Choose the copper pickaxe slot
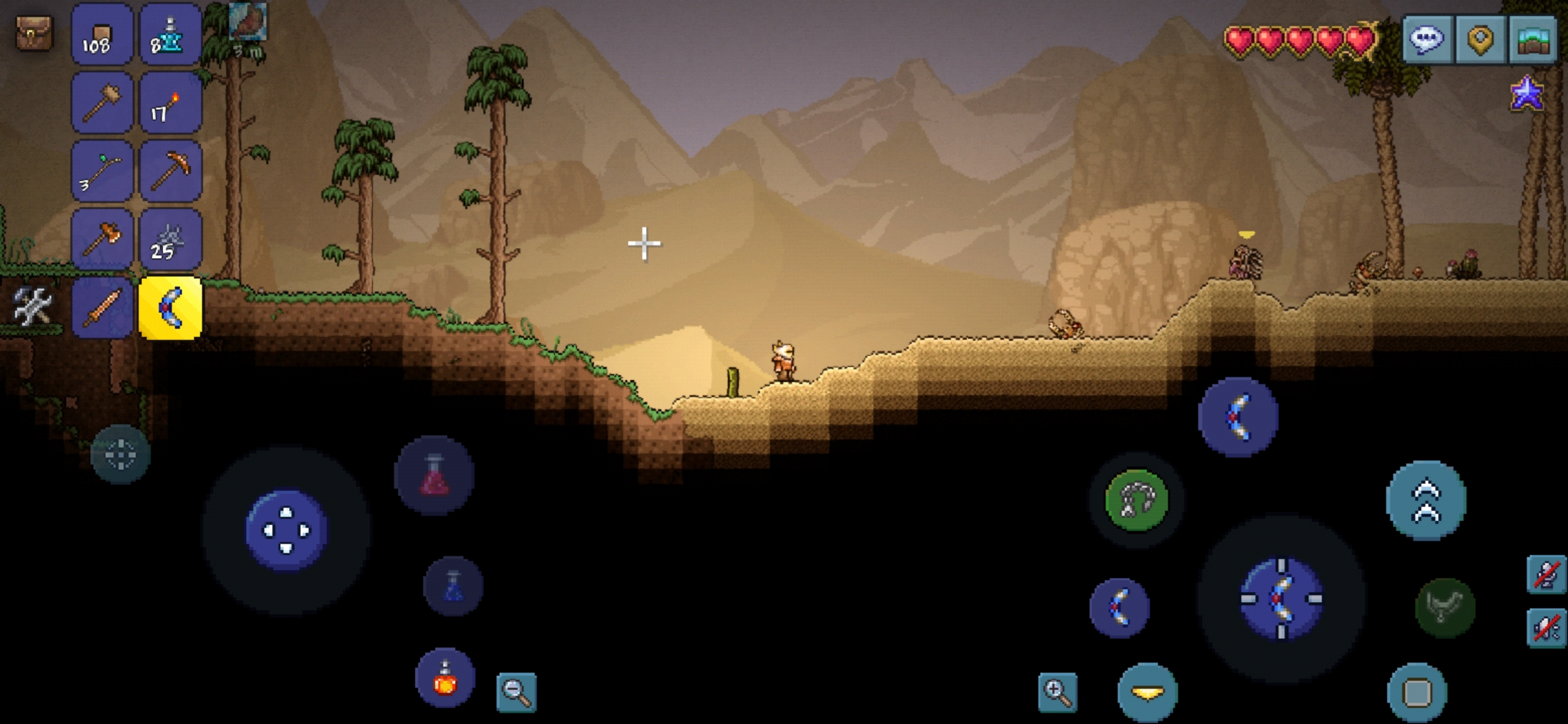Image resolution: width=1568 pixels, height=724 pixels. pos(170,172)
